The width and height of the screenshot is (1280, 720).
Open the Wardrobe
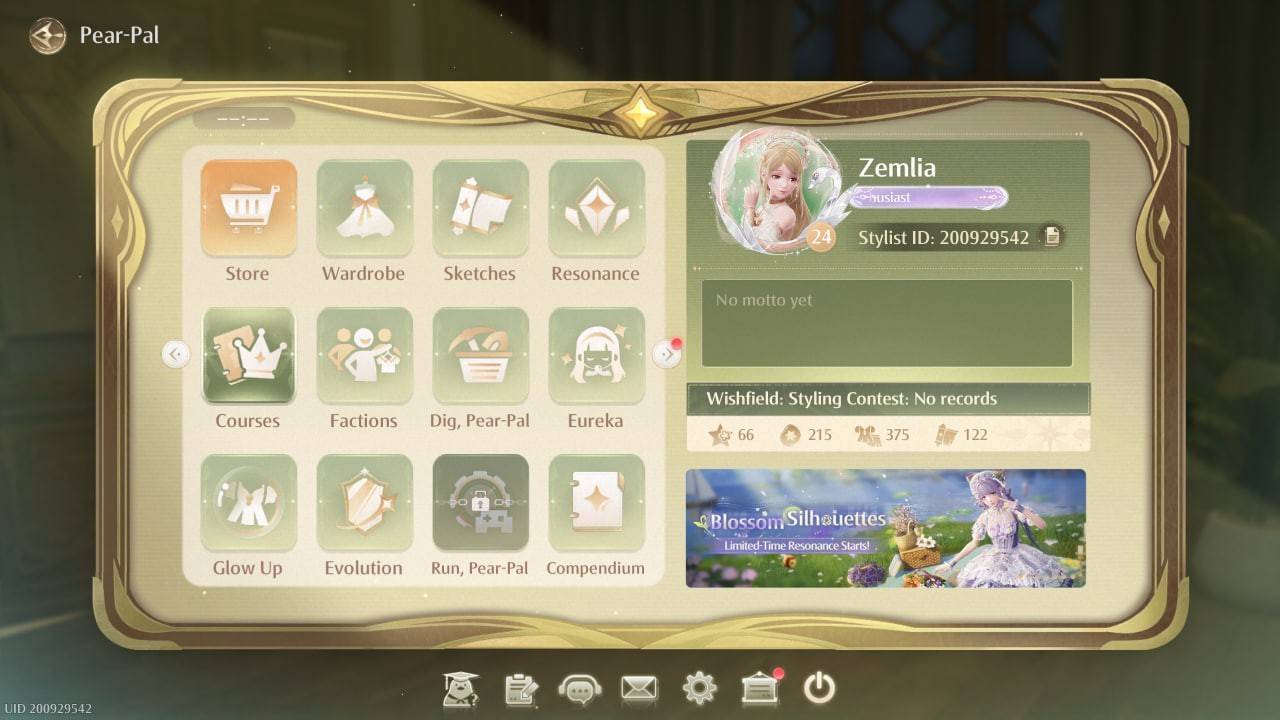coord(364,207)
